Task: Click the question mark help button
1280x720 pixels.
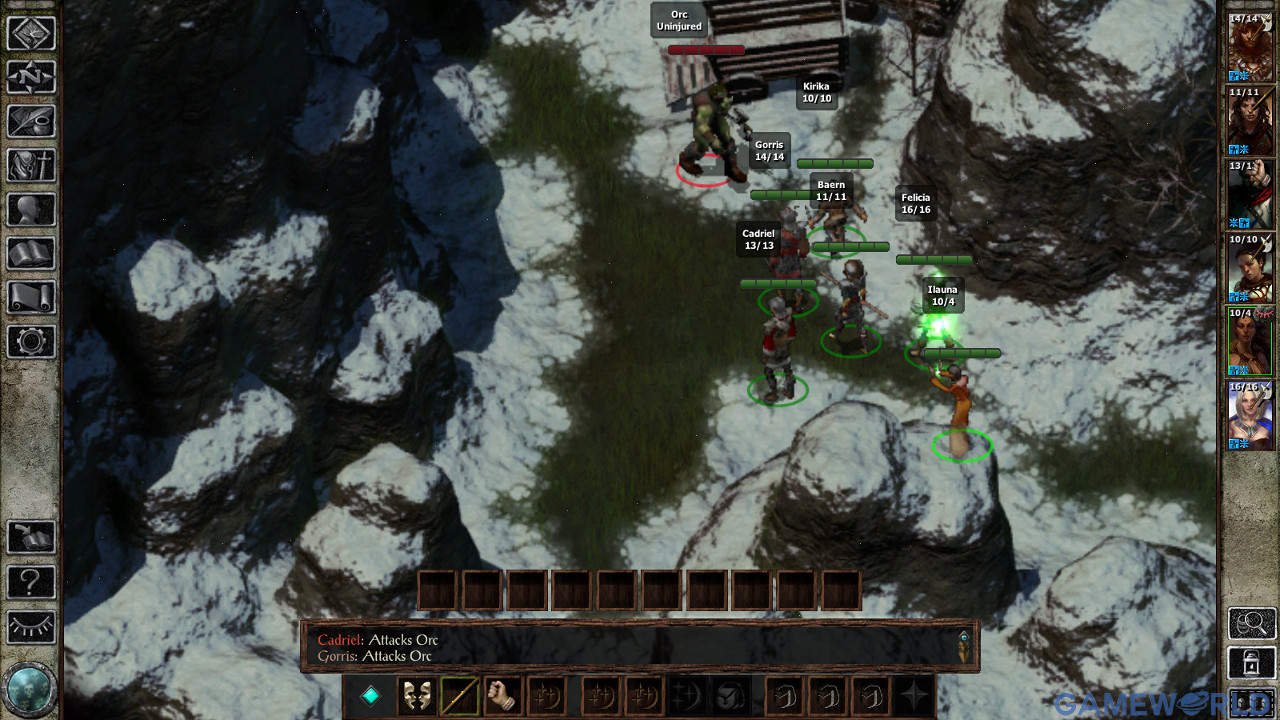Action: click(x=33, y=583)
